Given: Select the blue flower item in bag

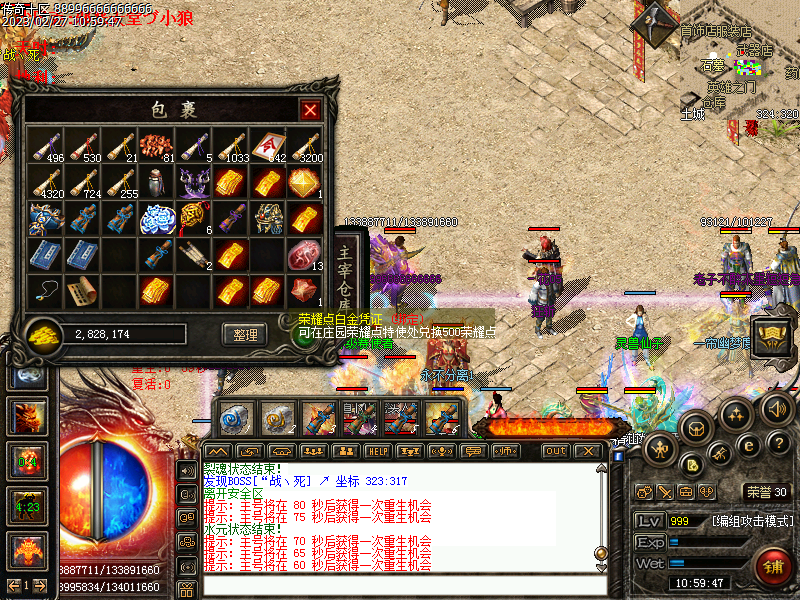Looking at the screenshot, I should click(155, 218).
